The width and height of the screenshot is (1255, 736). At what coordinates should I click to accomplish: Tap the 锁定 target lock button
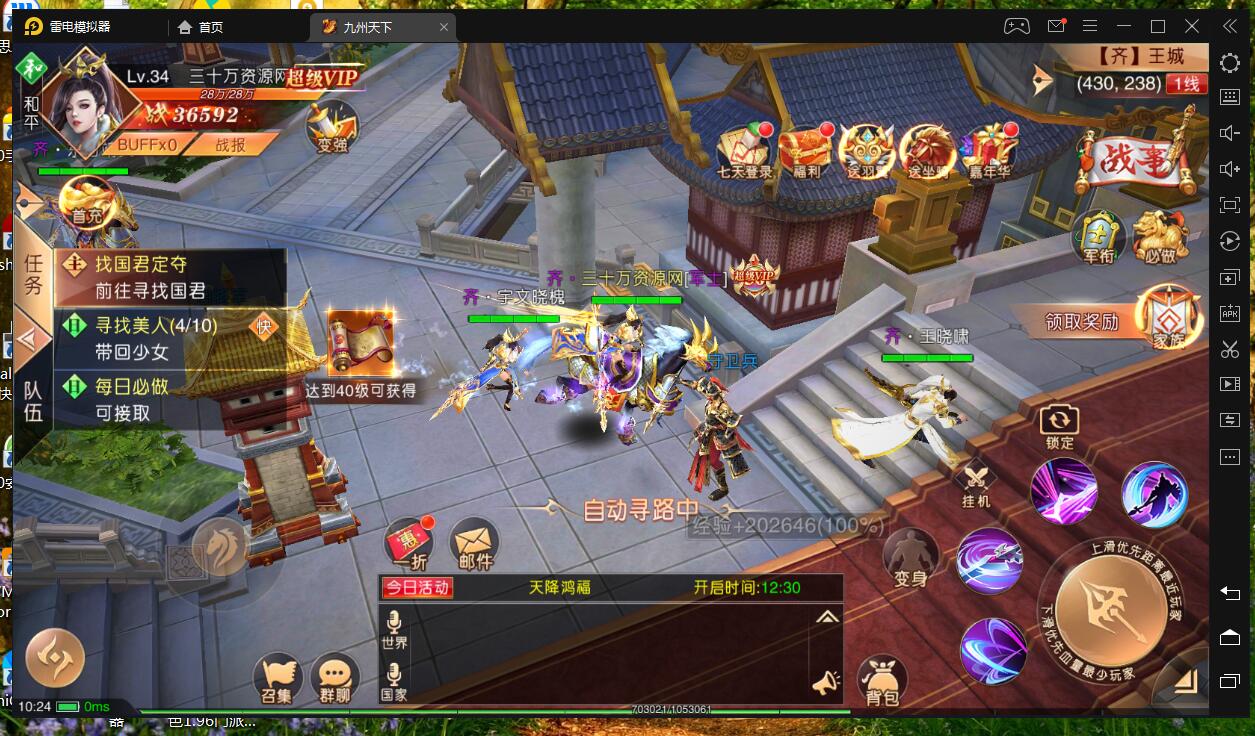[x=1059, y=425]
